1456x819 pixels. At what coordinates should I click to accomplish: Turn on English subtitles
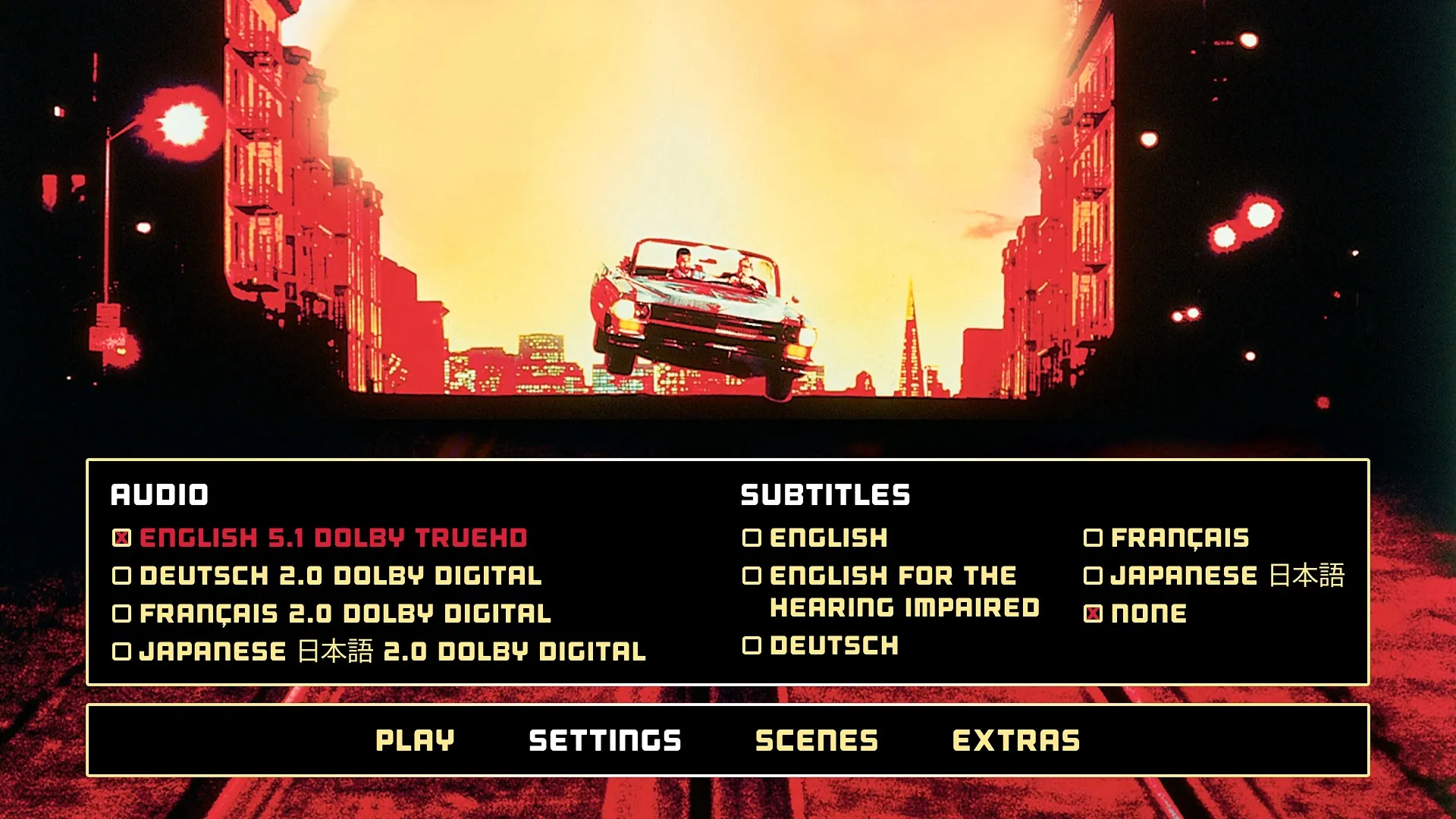click(x=827, y=539)
